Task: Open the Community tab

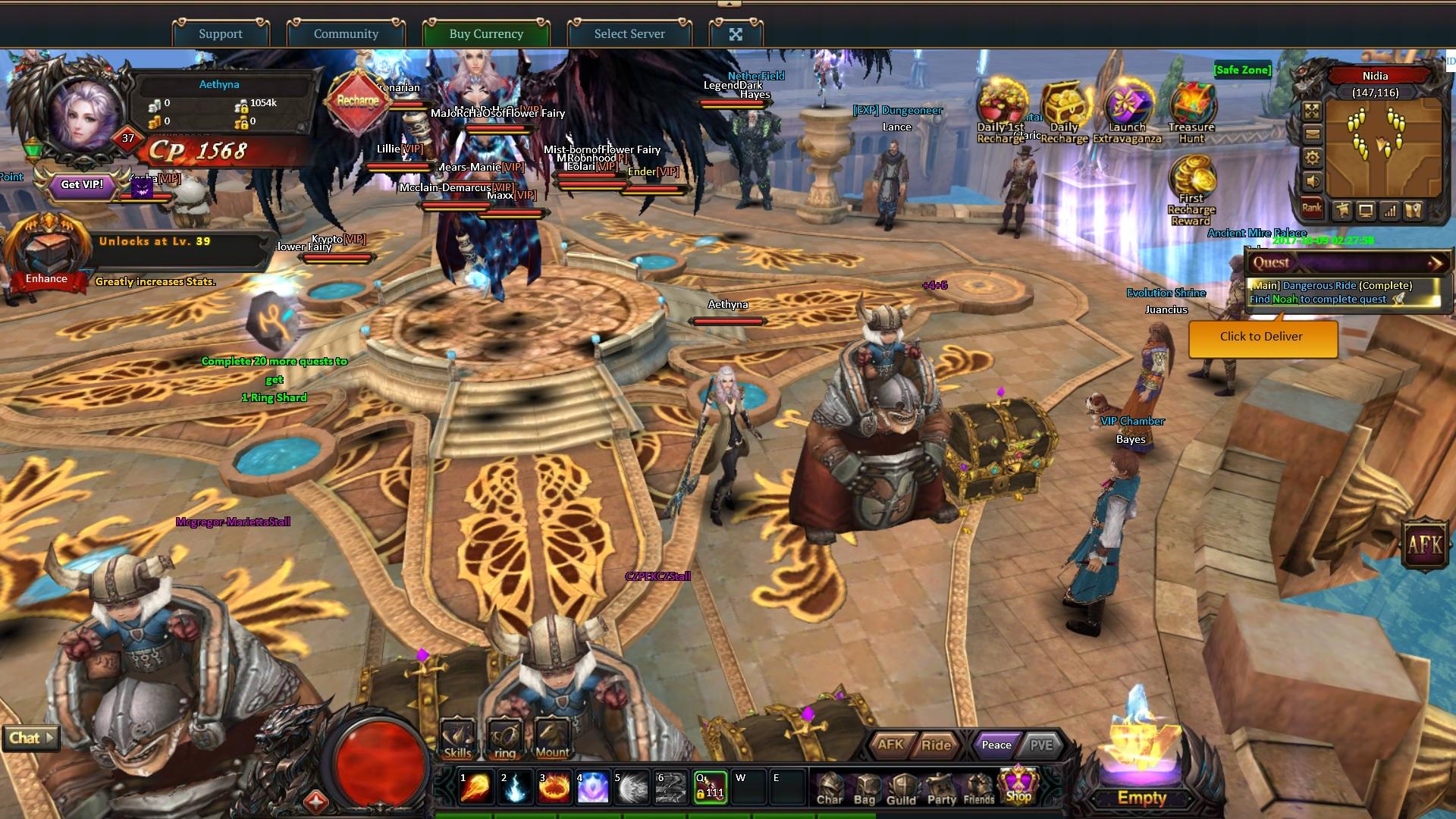Action: point(346,33)
